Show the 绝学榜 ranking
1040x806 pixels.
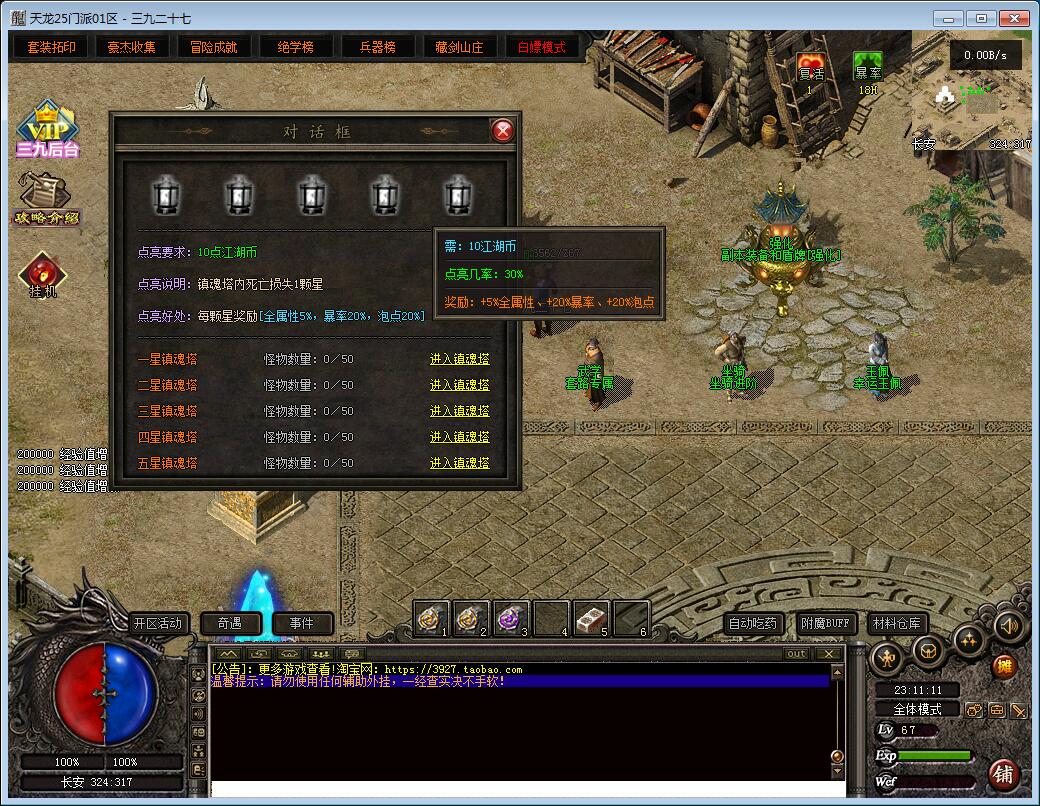point(295,47)
